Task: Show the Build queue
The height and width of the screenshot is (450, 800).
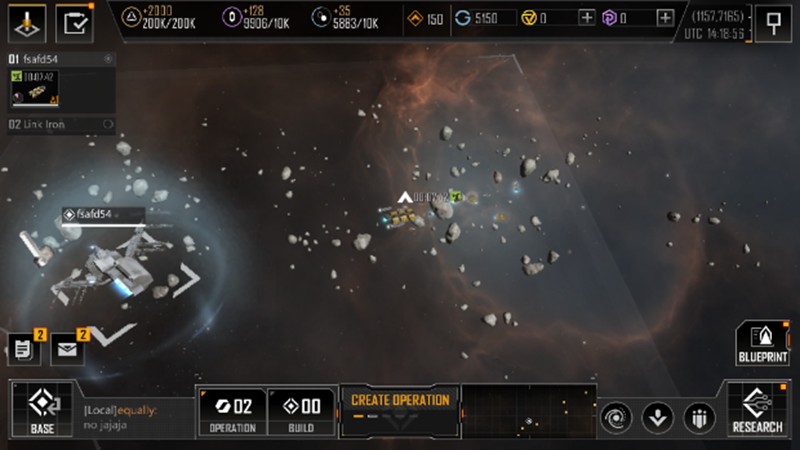Action: tap(300, 410)
